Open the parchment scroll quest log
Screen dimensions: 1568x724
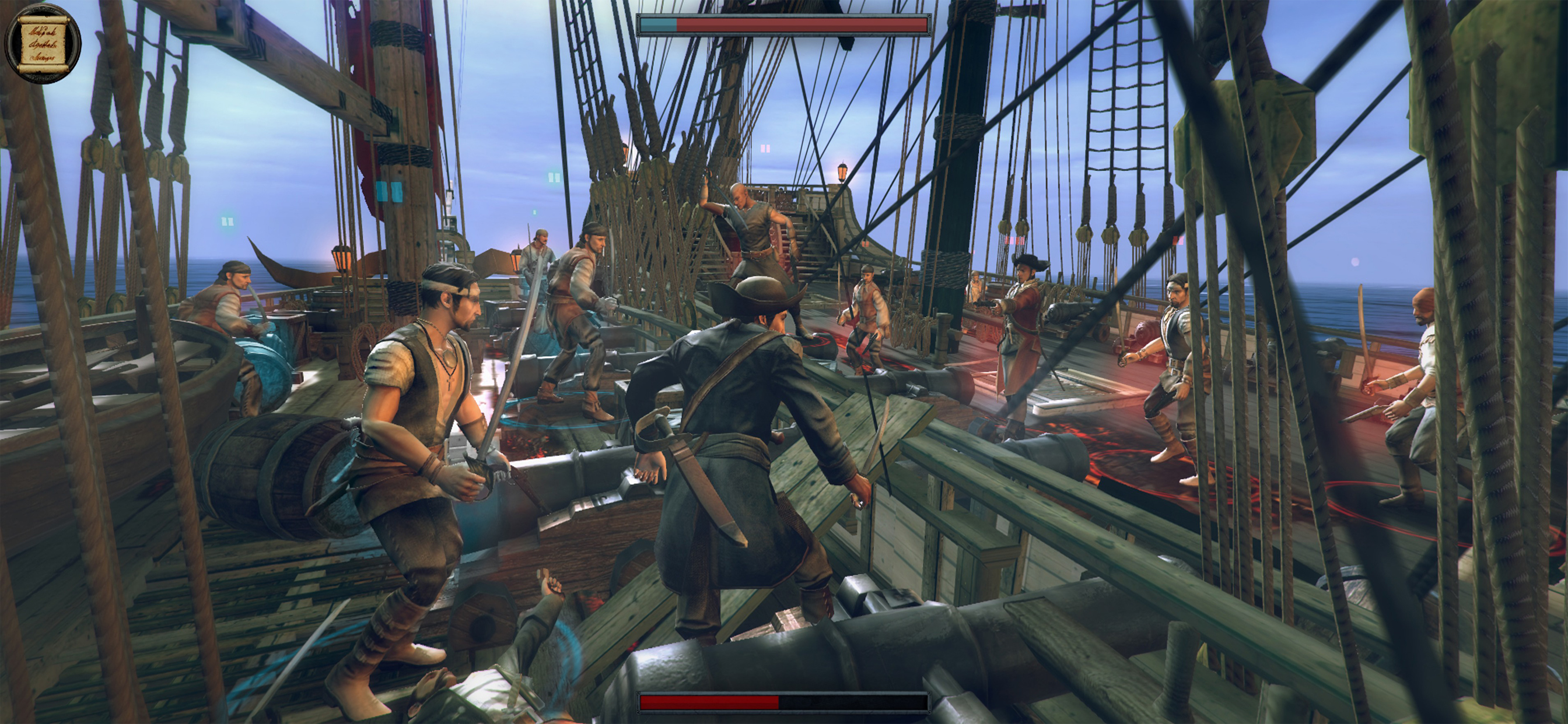(42, 43)
